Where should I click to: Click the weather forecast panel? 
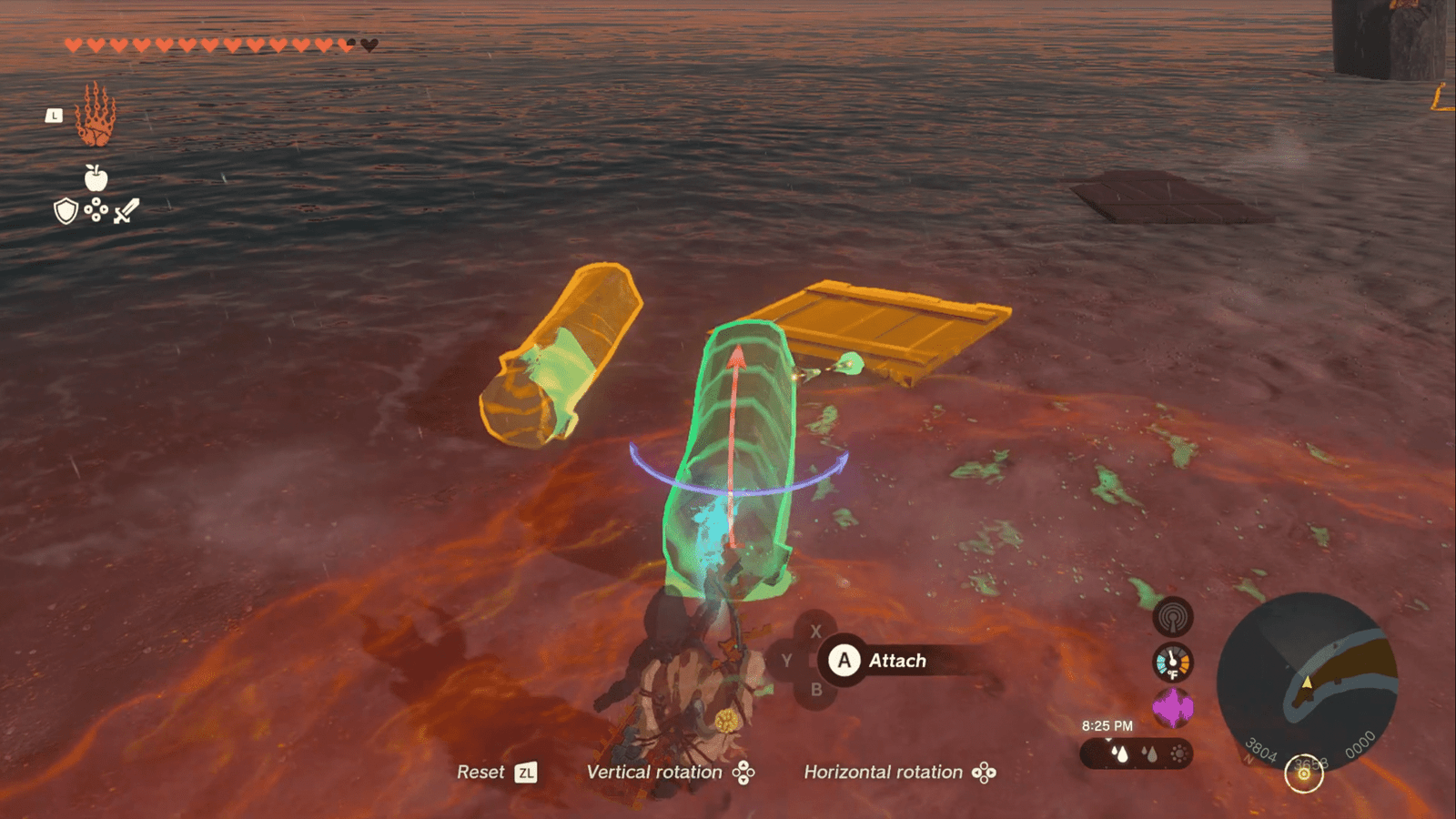[x=1136, y=753]
